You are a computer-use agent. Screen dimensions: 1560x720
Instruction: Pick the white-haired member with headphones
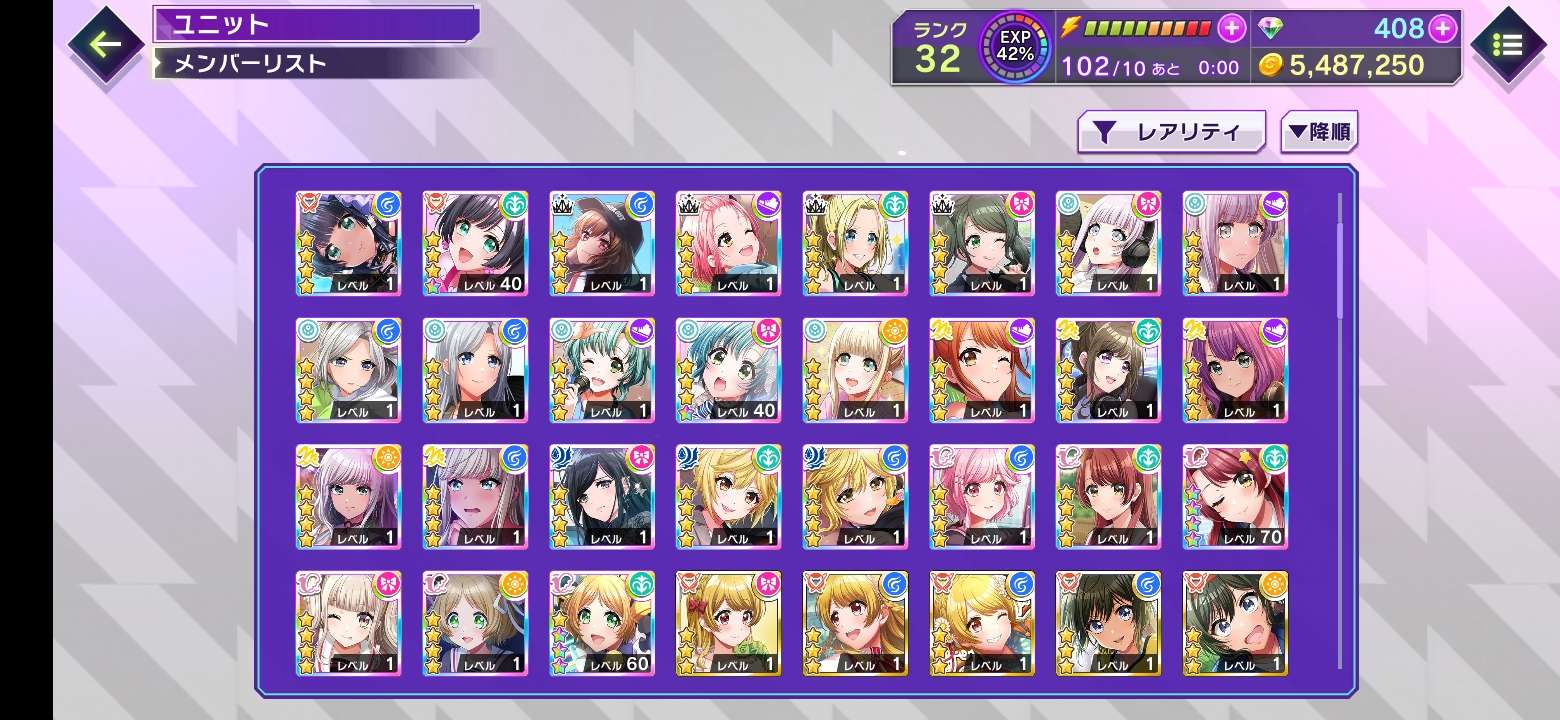1108,243
